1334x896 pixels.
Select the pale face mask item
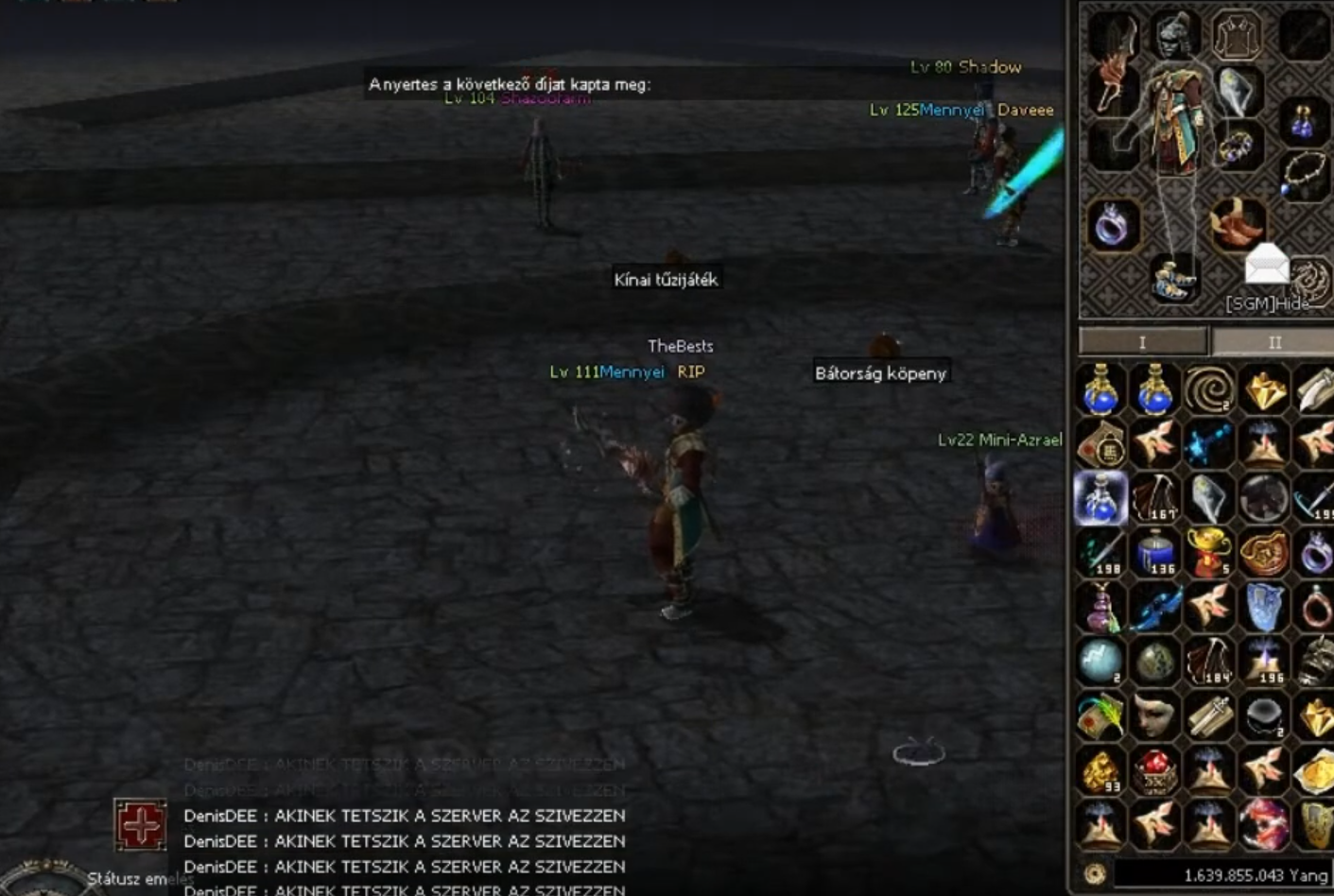[x=1154, y=716]
